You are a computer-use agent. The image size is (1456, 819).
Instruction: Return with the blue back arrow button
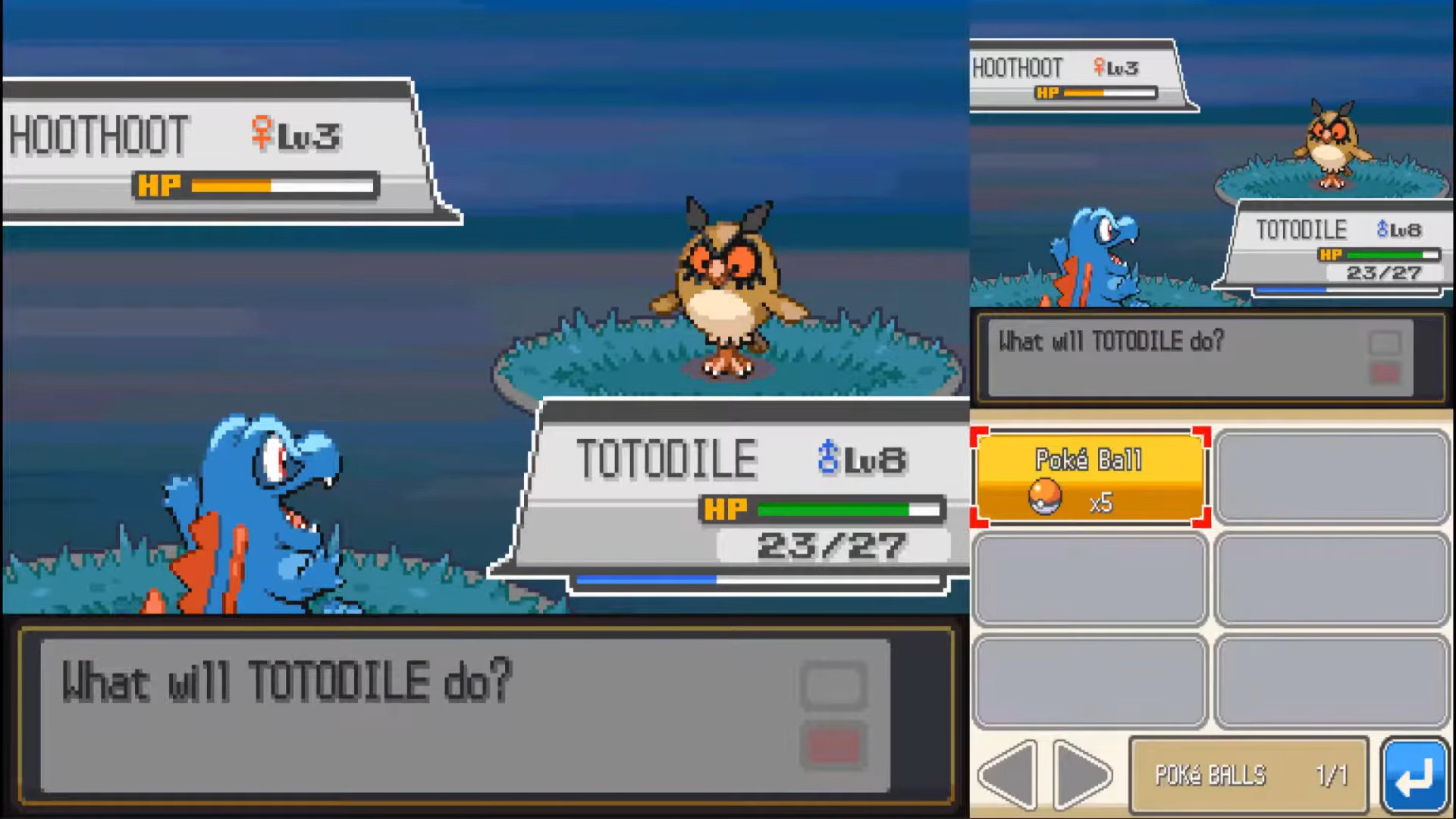pyautogui.click(x=1415, y=775)
